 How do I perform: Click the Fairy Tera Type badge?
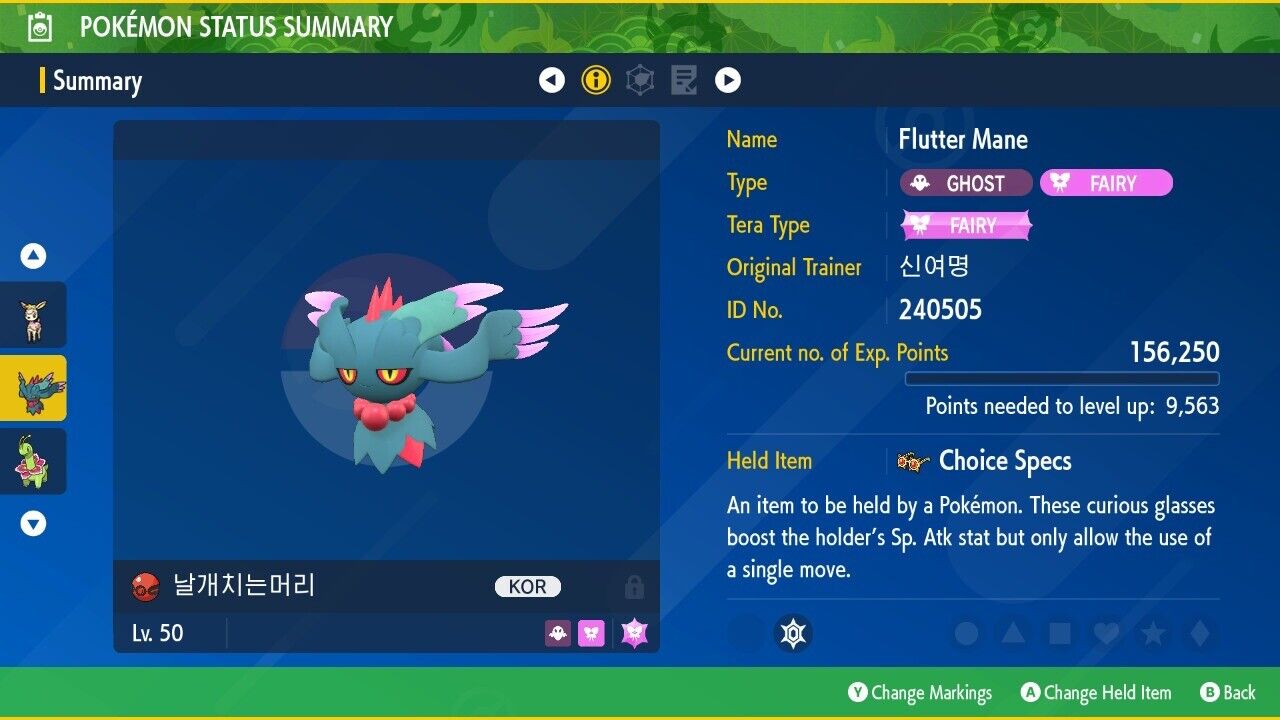coord(966,226)
